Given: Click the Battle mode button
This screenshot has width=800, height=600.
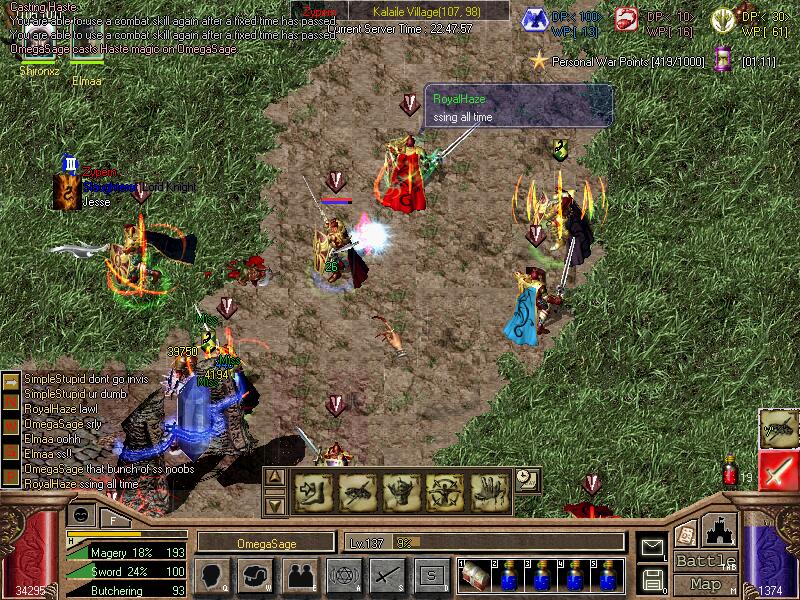Looking at the screenshot, I should point(705,561).
